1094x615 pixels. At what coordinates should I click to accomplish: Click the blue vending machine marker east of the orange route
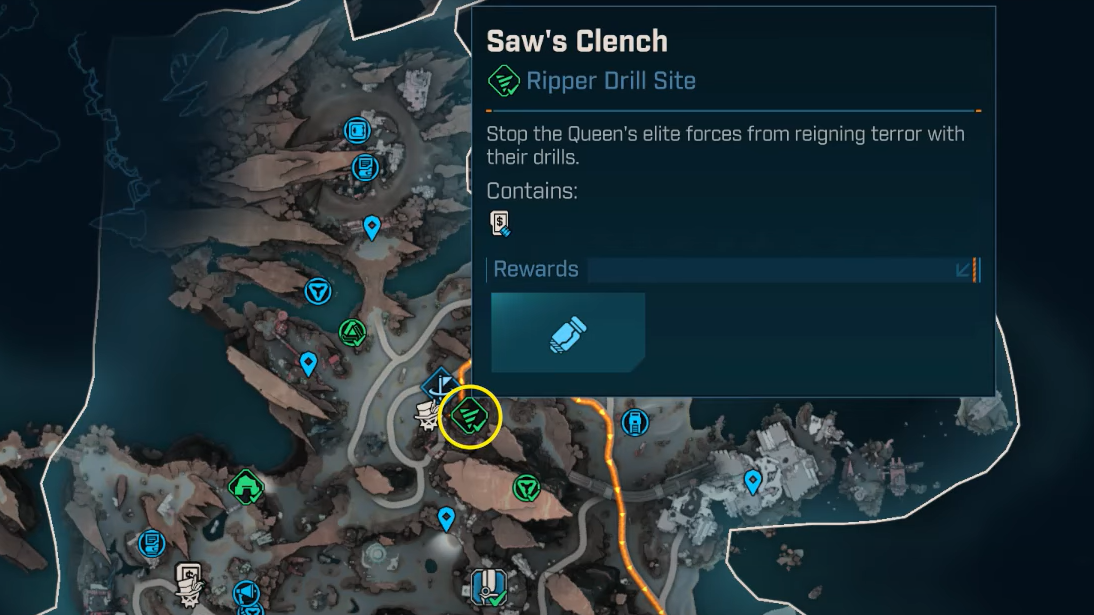click(x=634, y=422)
